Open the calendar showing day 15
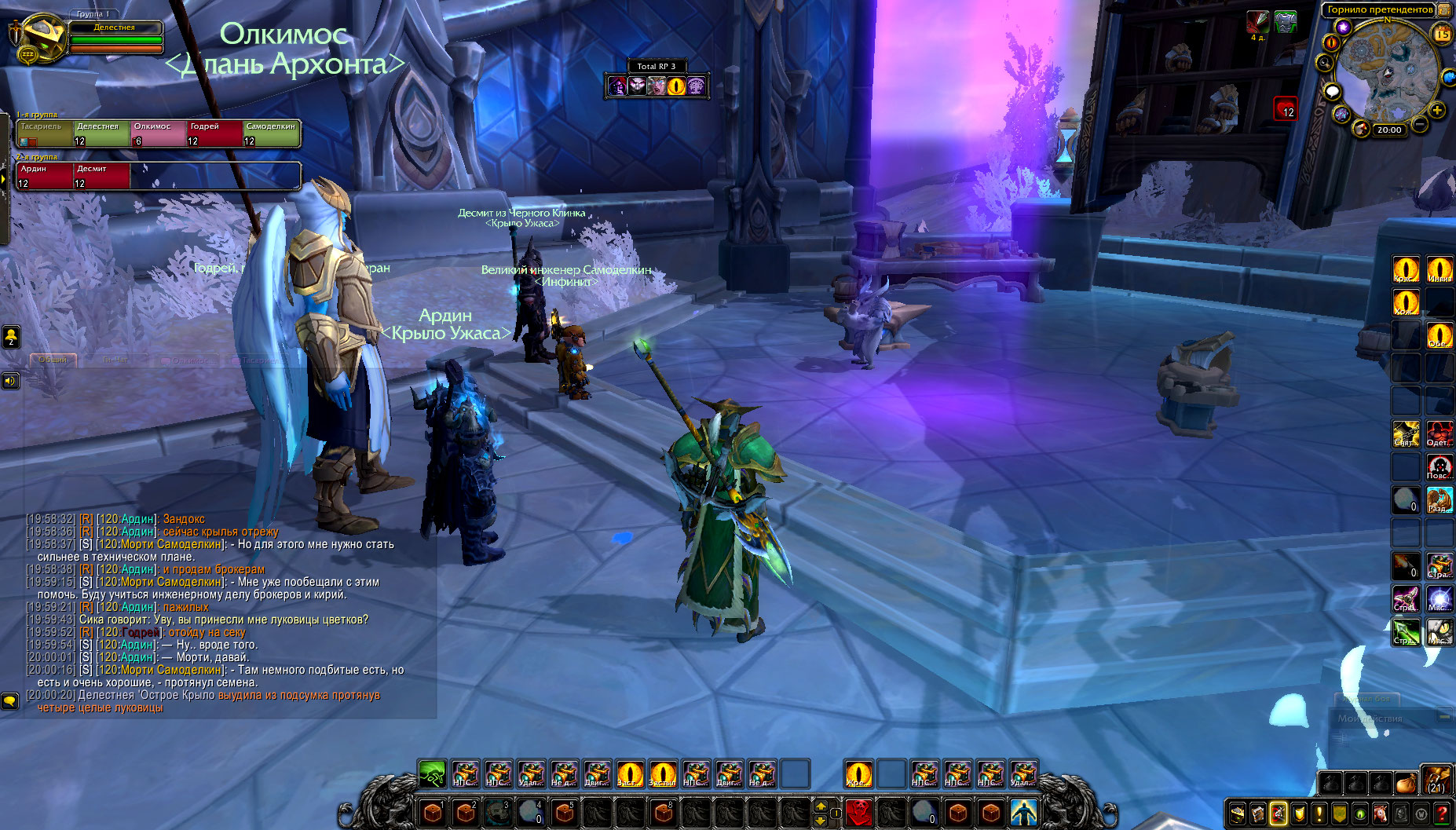Viewport: 1456px width, 830px height. (1443, 34)
